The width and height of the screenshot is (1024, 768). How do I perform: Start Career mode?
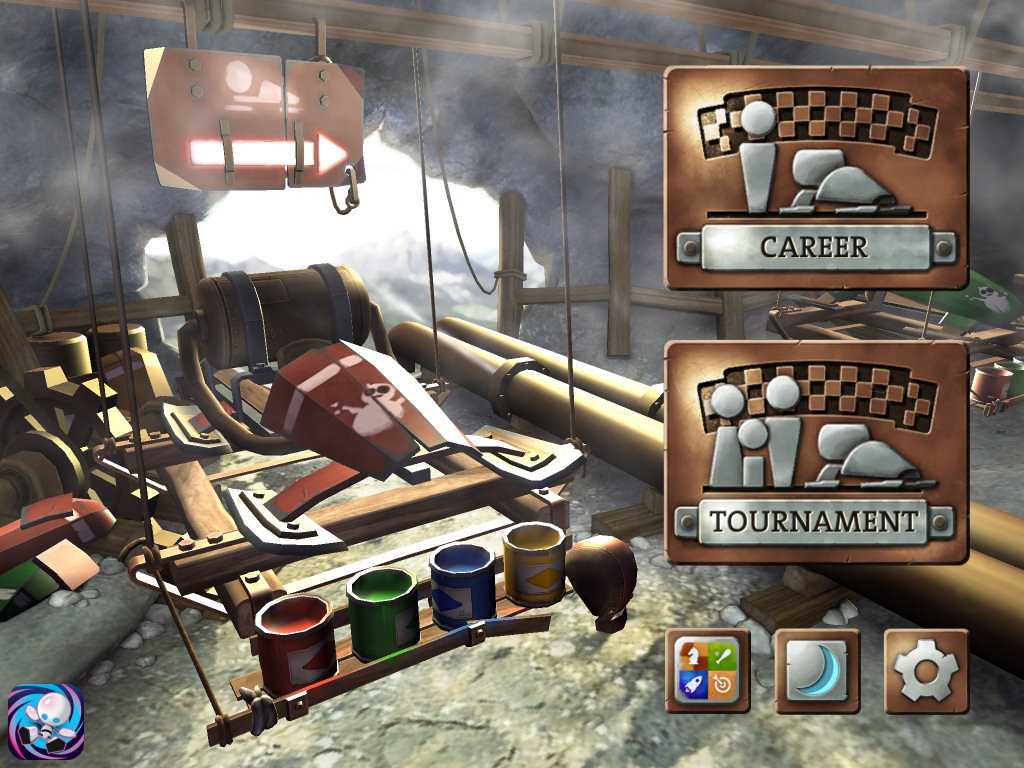(816, 178)
